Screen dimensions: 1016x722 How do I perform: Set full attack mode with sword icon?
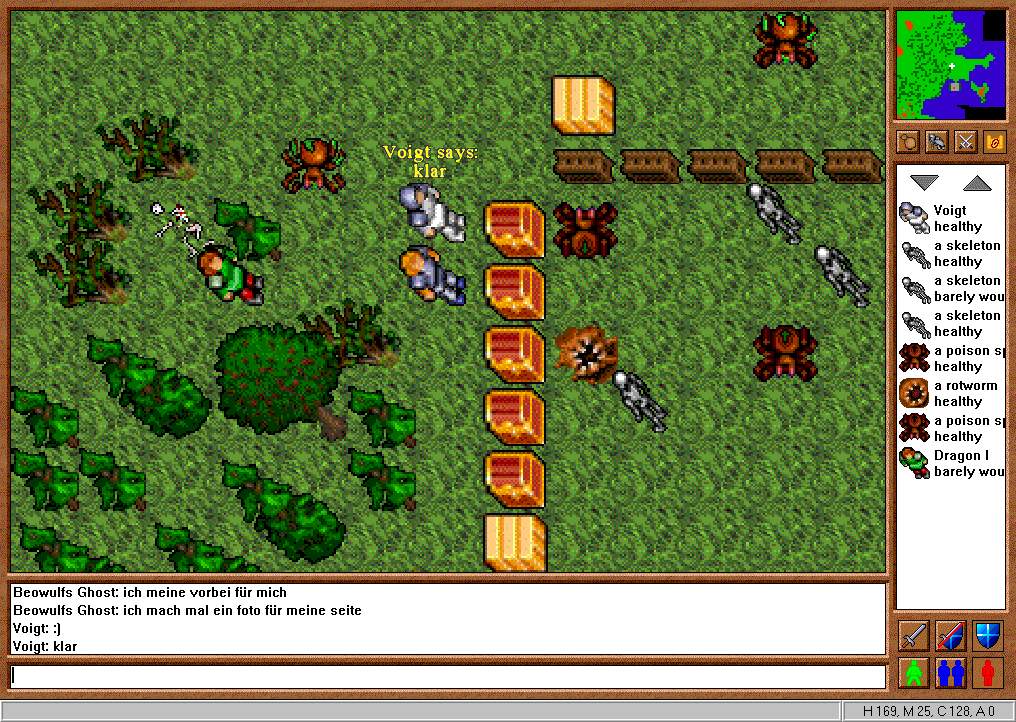914,635
